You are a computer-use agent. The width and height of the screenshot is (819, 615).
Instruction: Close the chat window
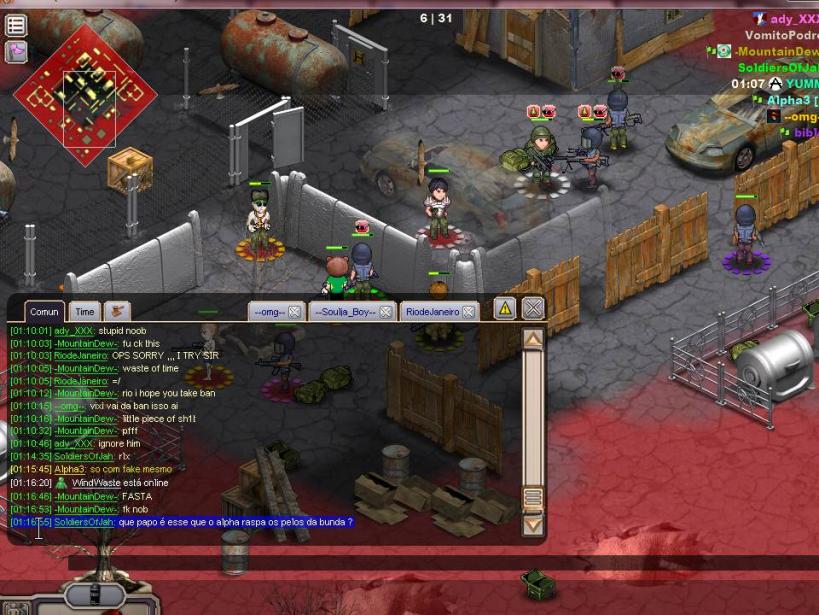(534, 308)
